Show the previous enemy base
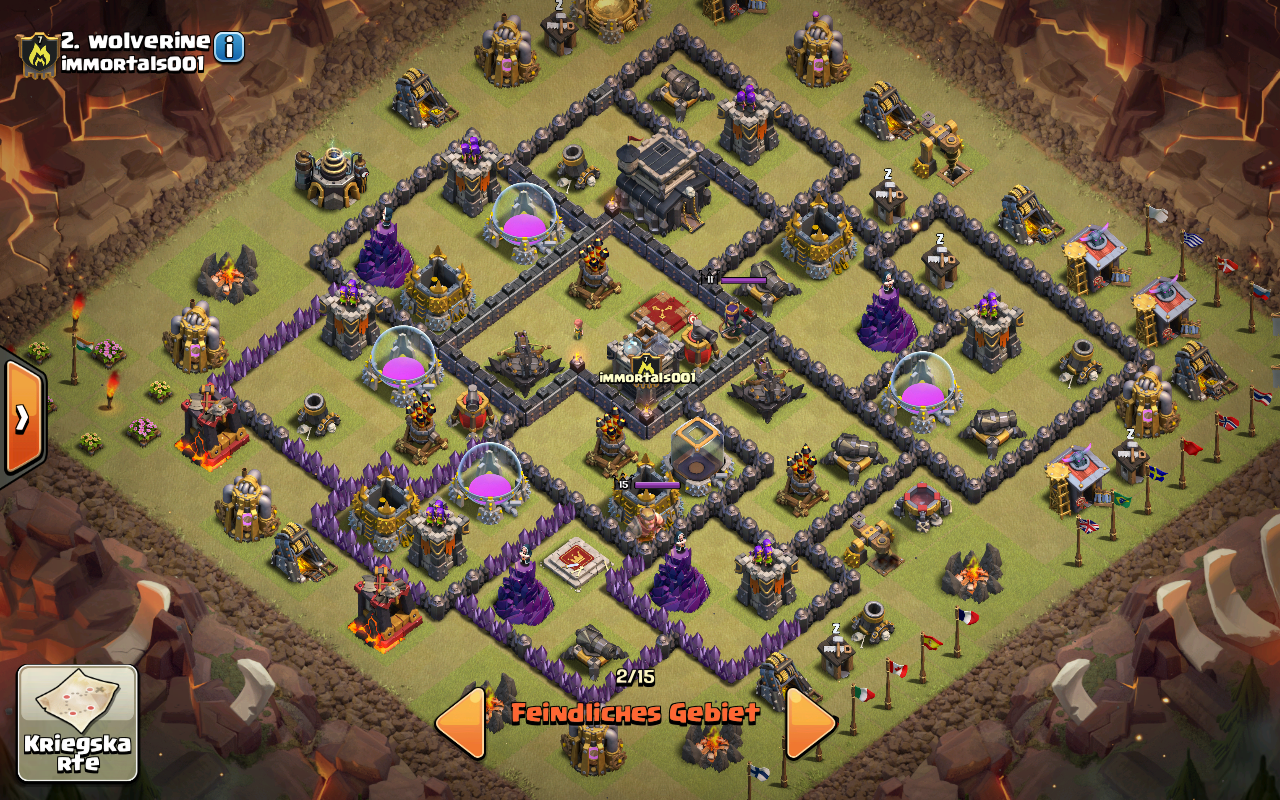The width and height of the screenshot is (1280, 800). tap(461, 722)
